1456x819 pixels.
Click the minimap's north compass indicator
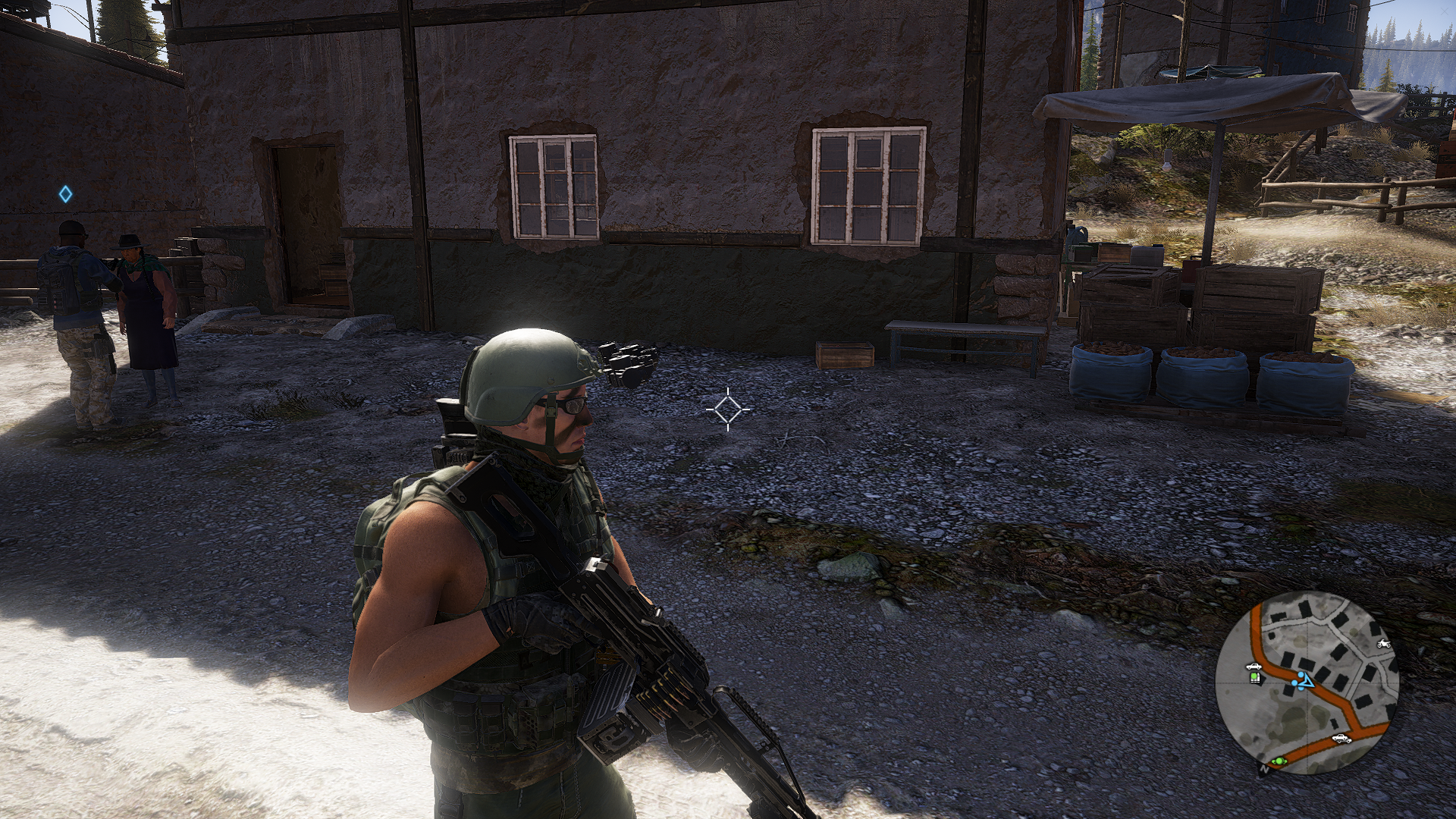click(x=1264, y=770)
